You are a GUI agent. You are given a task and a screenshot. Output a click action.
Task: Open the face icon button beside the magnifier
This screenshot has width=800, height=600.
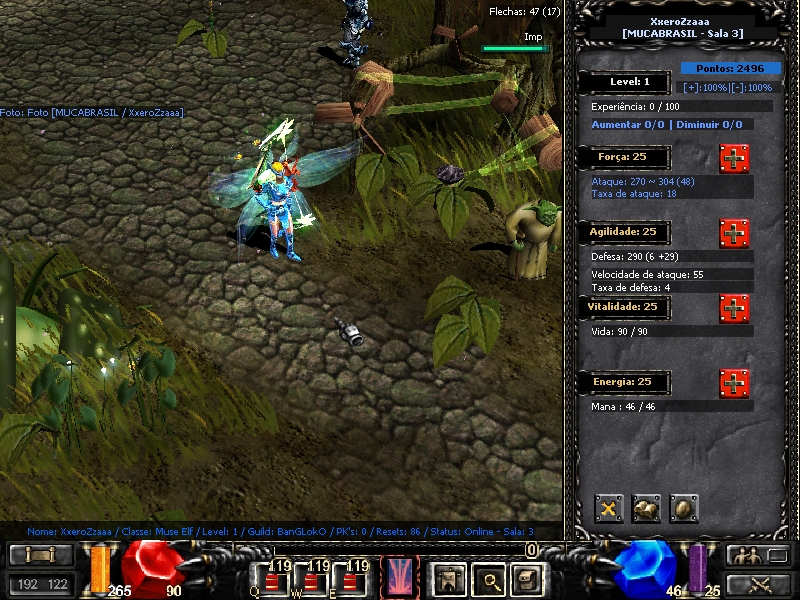526,578
